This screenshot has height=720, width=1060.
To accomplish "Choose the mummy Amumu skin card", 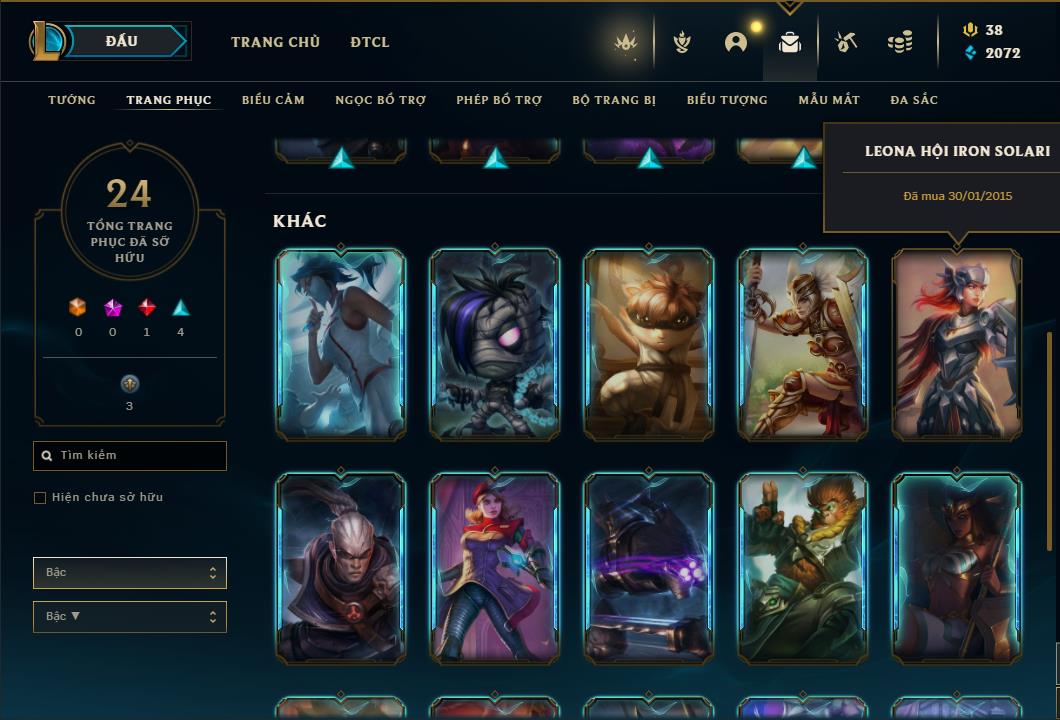I will pyautogui.click(x=495, y=344).
